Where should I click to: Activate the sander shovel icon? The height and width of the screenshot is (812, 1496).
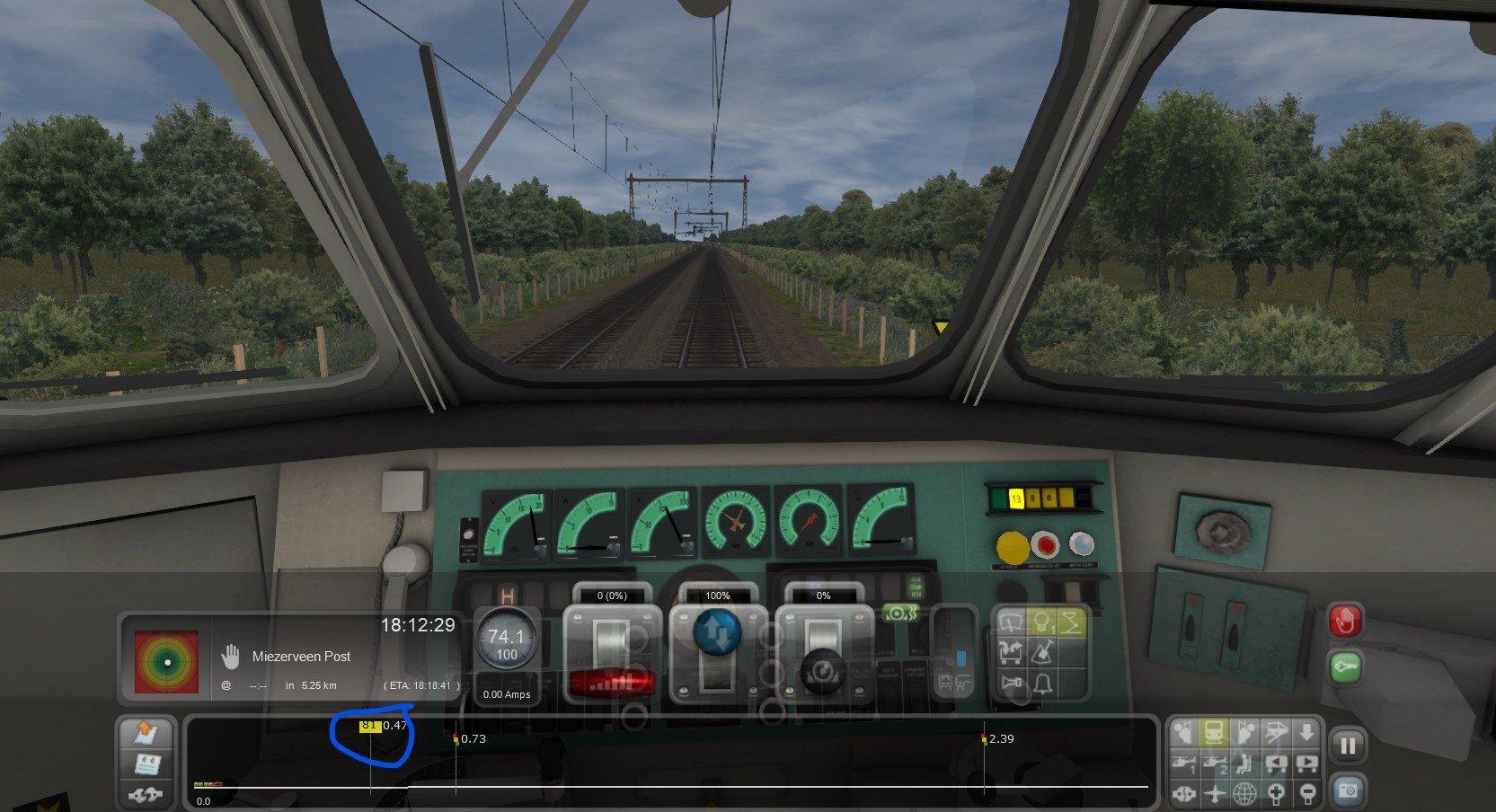[x=1042, y=653]
